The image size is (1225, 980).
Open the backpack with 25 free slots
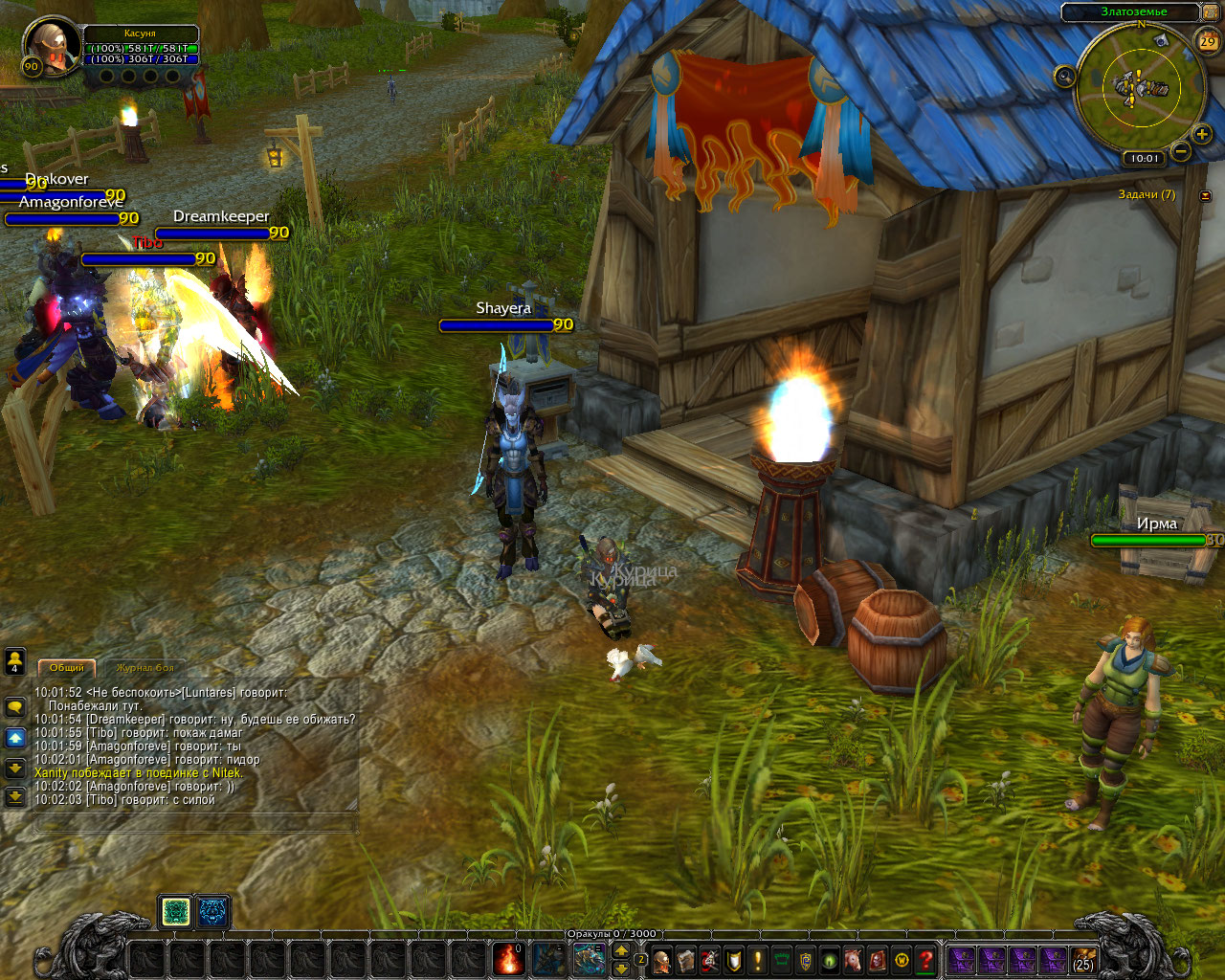point(1083,959)
